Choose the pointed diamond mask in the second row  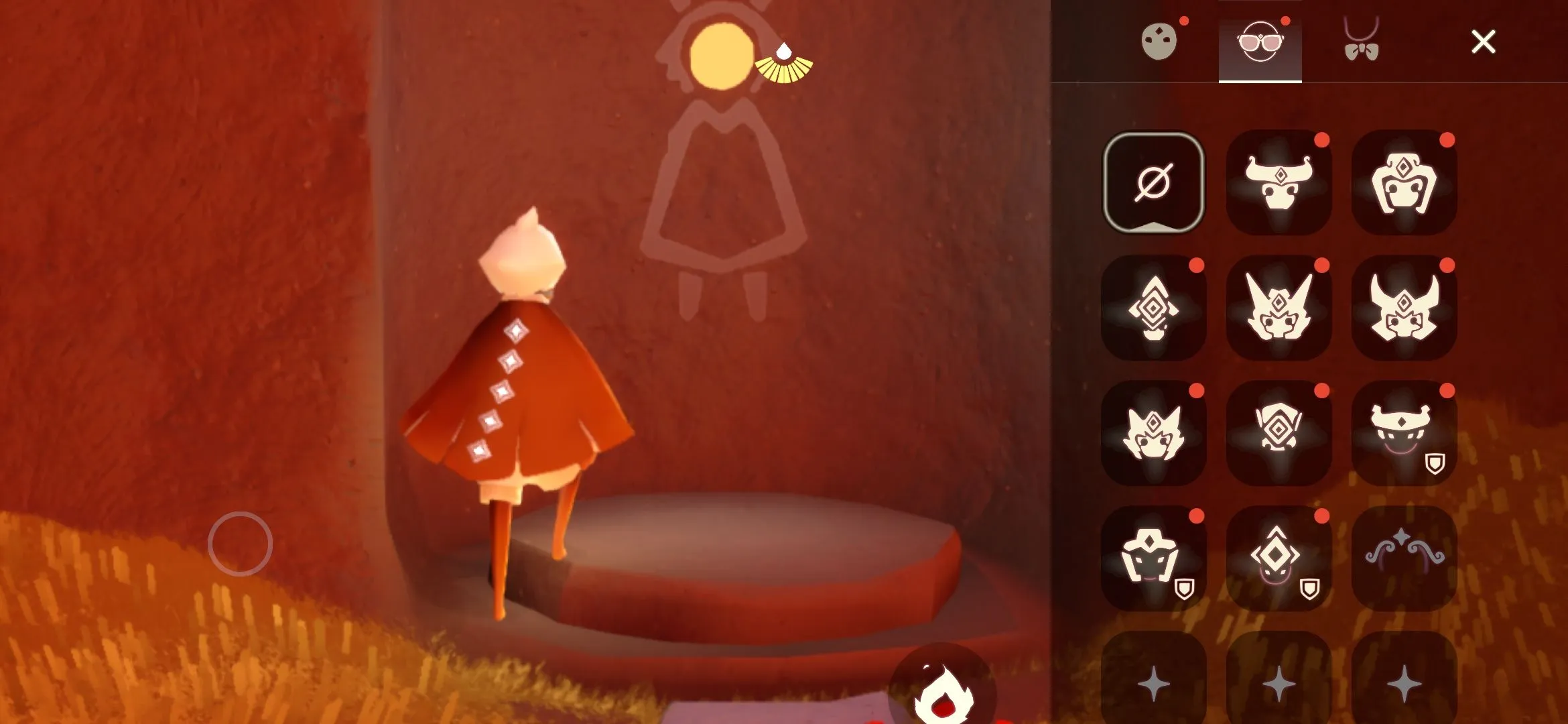point(1153,310)
